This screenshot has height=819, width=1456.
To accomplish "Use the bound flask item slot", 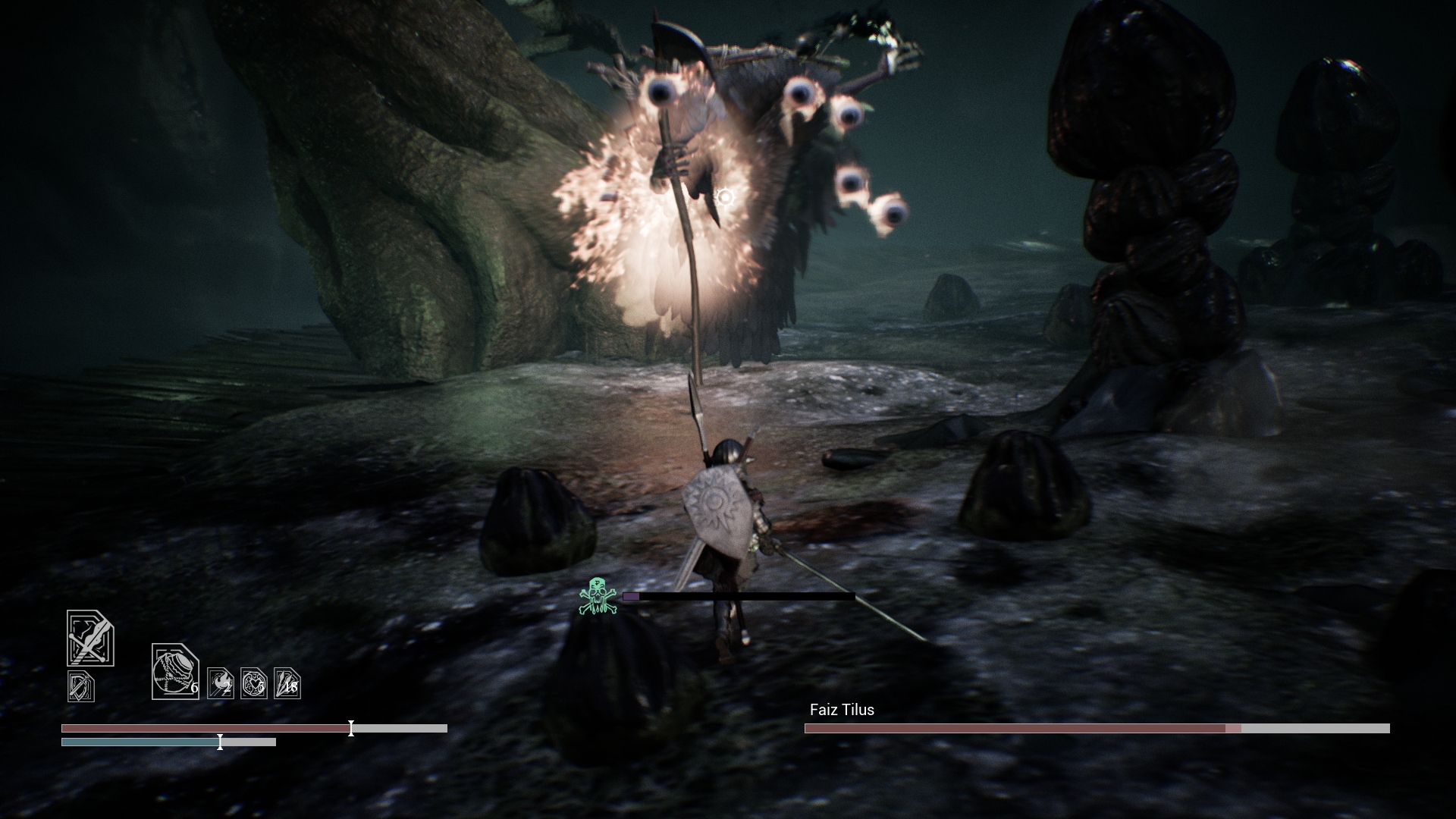I will (x=175, y=672).
